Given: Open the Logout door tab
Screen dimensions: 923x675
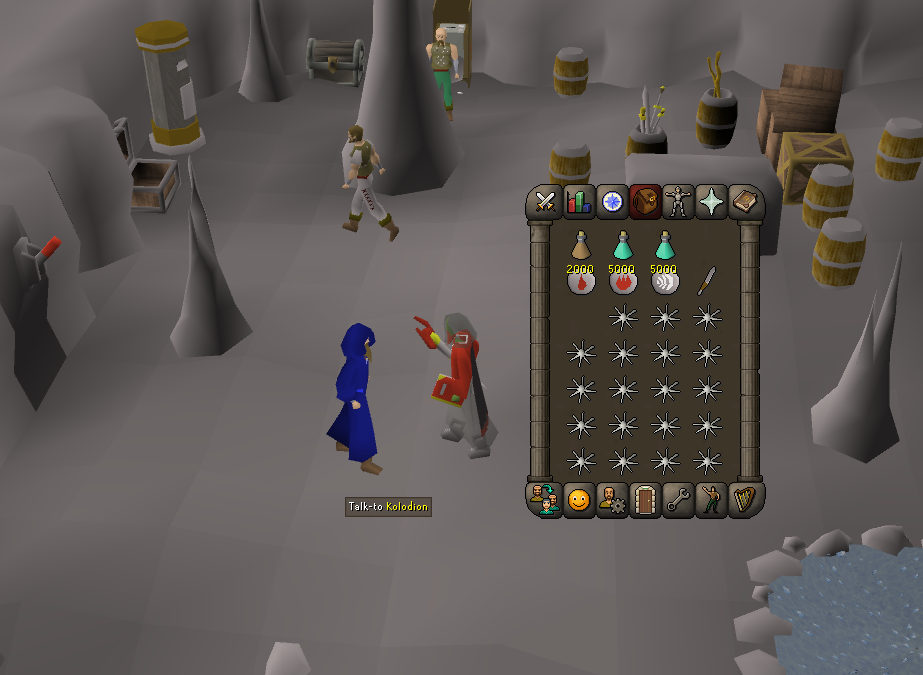Looking at the screenshot, I should point(645,499).
